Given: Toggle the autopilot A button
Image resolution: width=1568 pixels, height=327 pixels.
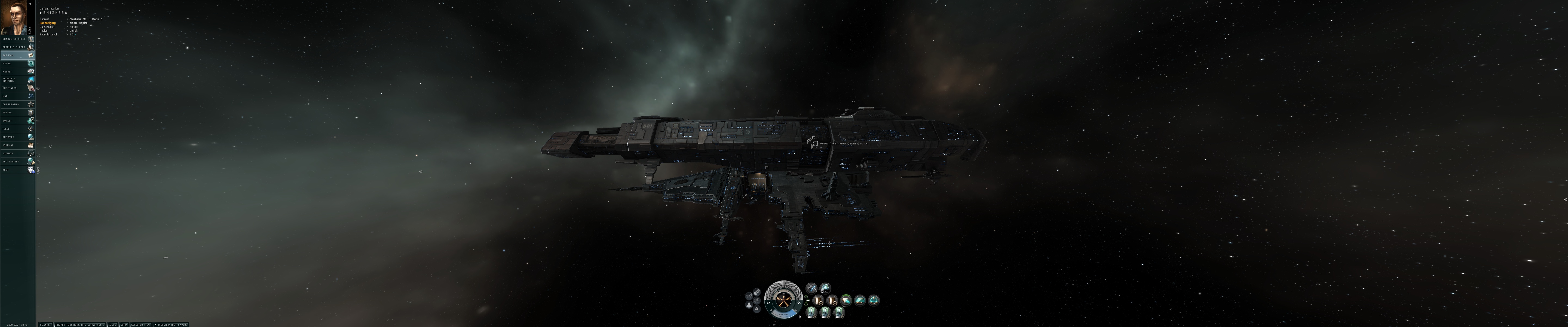Looking at the screenshot, I should [x=757, y=309].
